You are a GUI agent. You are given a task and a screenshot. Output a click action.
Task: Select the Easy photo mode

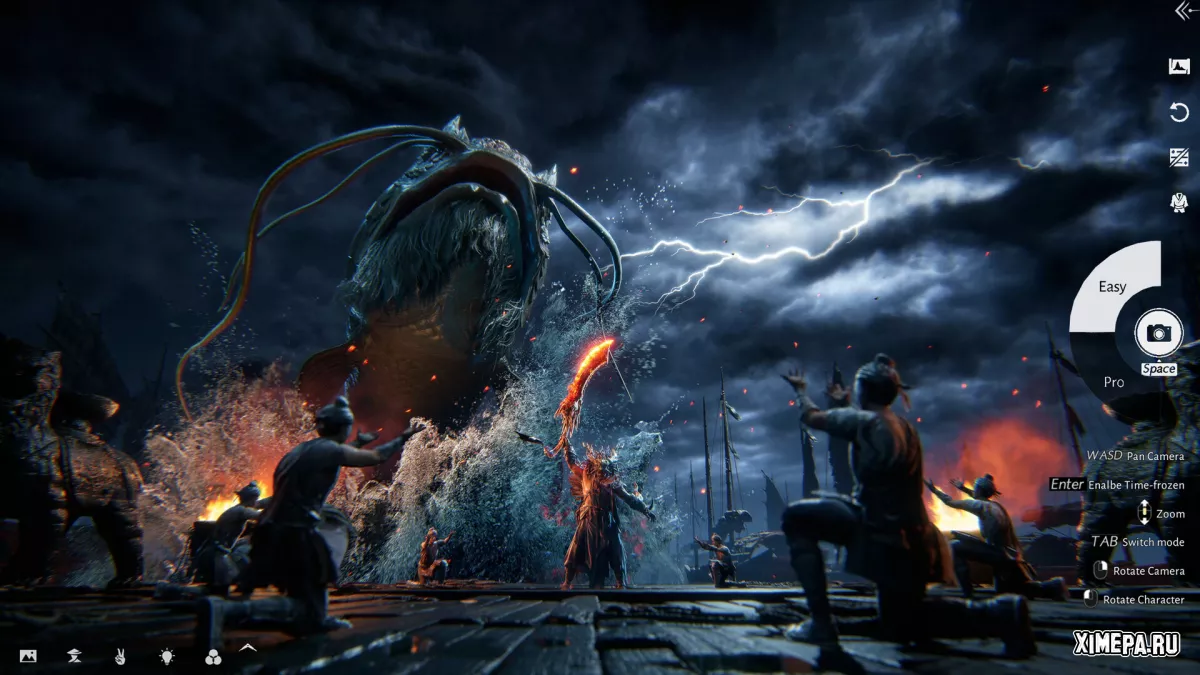pyautogui.click(x=1112, y=287)
